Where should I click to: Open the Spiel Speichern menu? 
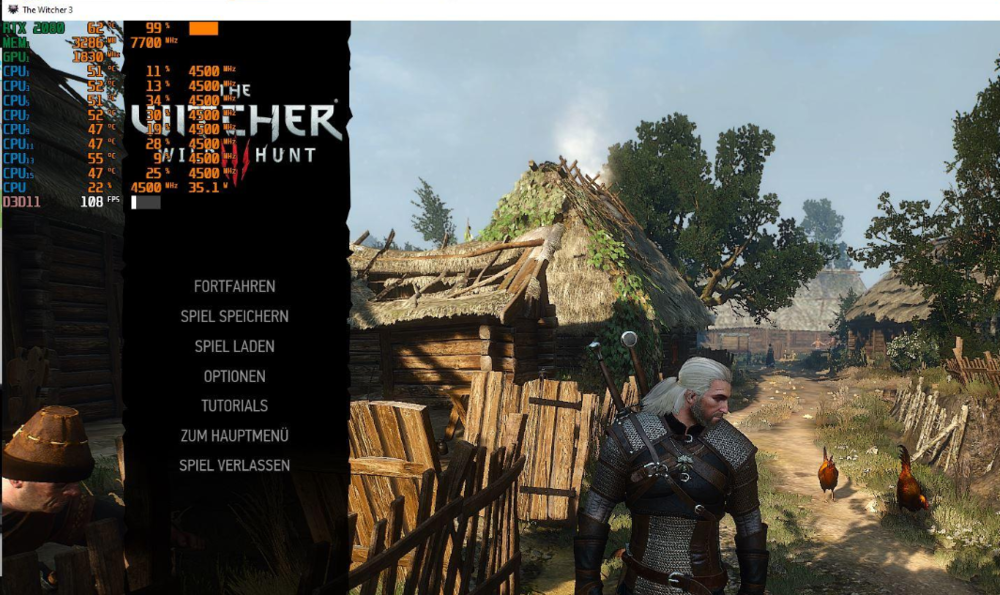[234, 316]
